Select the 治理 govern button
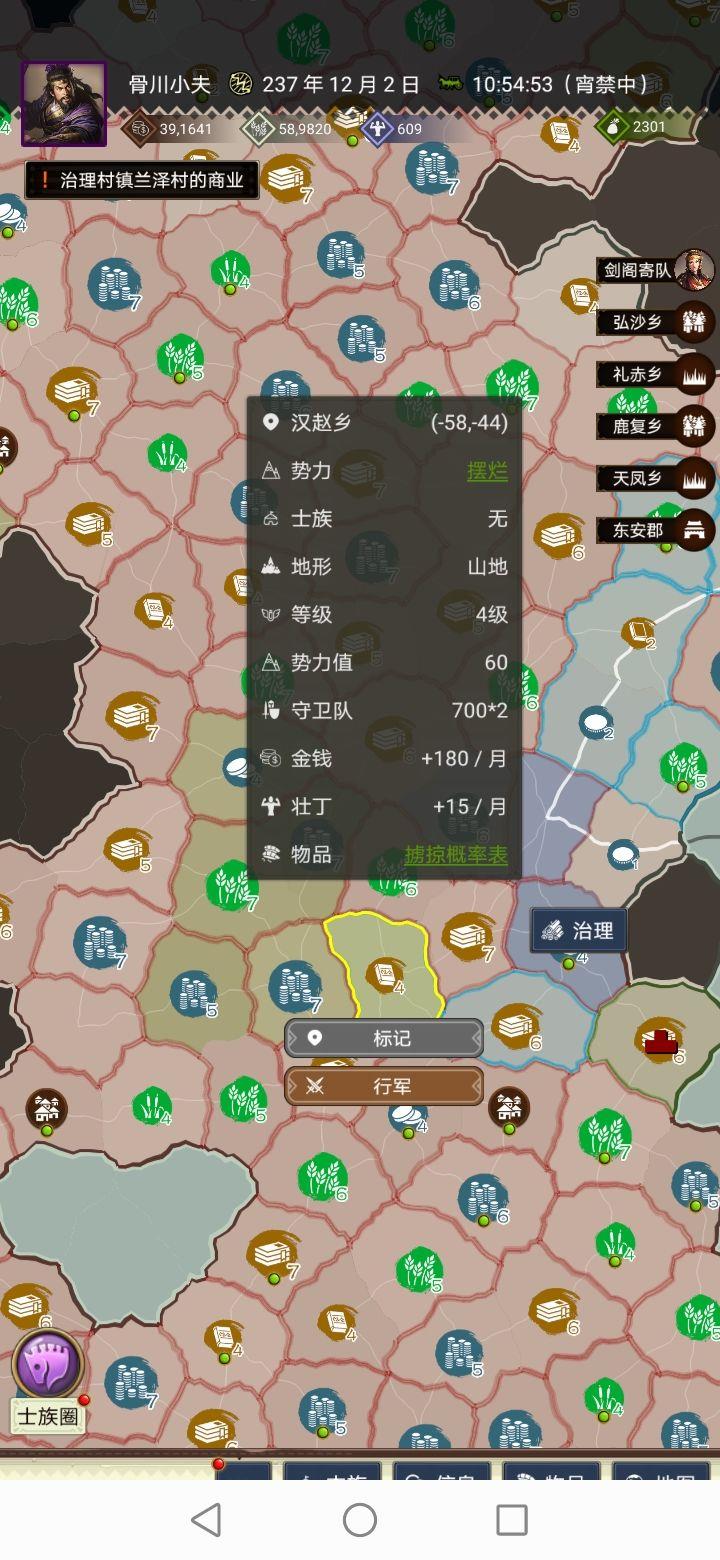This screenshot has height=1560, width=720. point(579,930)
